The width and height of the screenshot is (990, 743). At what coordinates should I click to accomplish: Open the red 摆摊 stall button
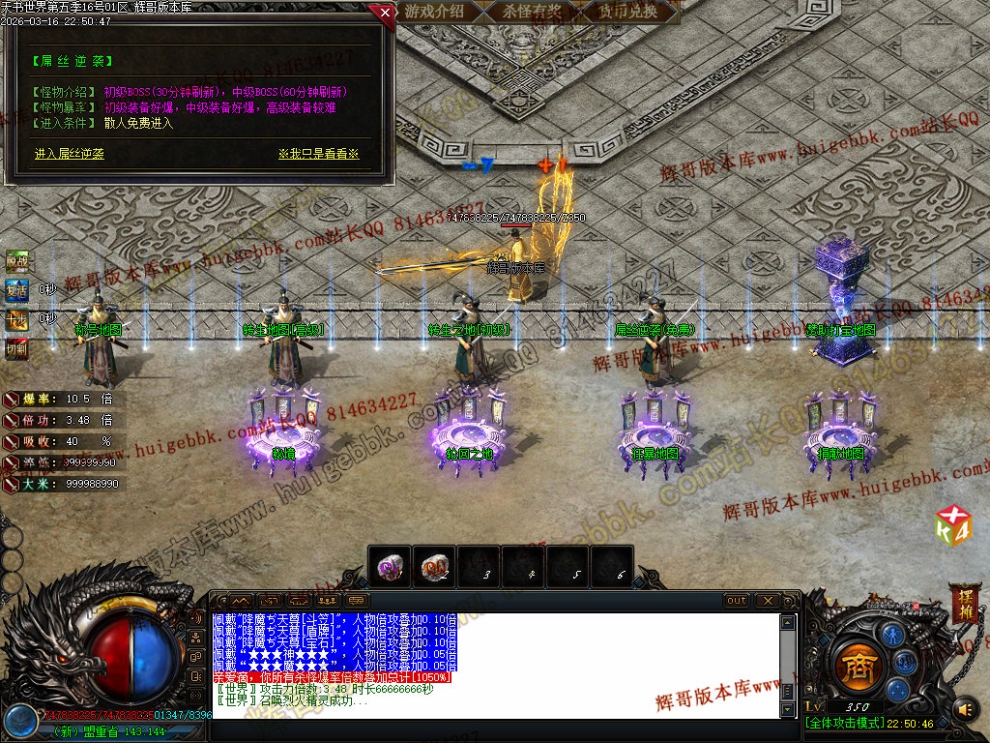pos(965,603)
